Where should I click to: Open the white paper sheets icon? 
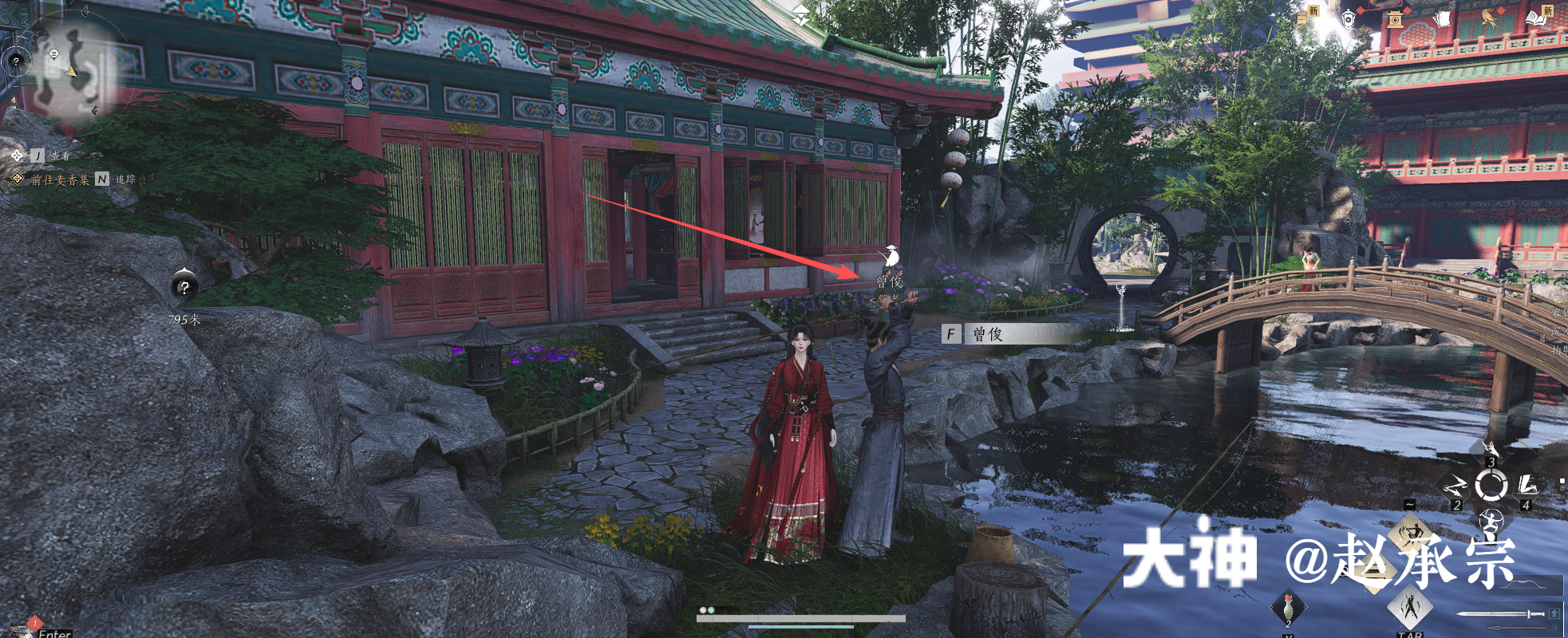(1442, 19)
